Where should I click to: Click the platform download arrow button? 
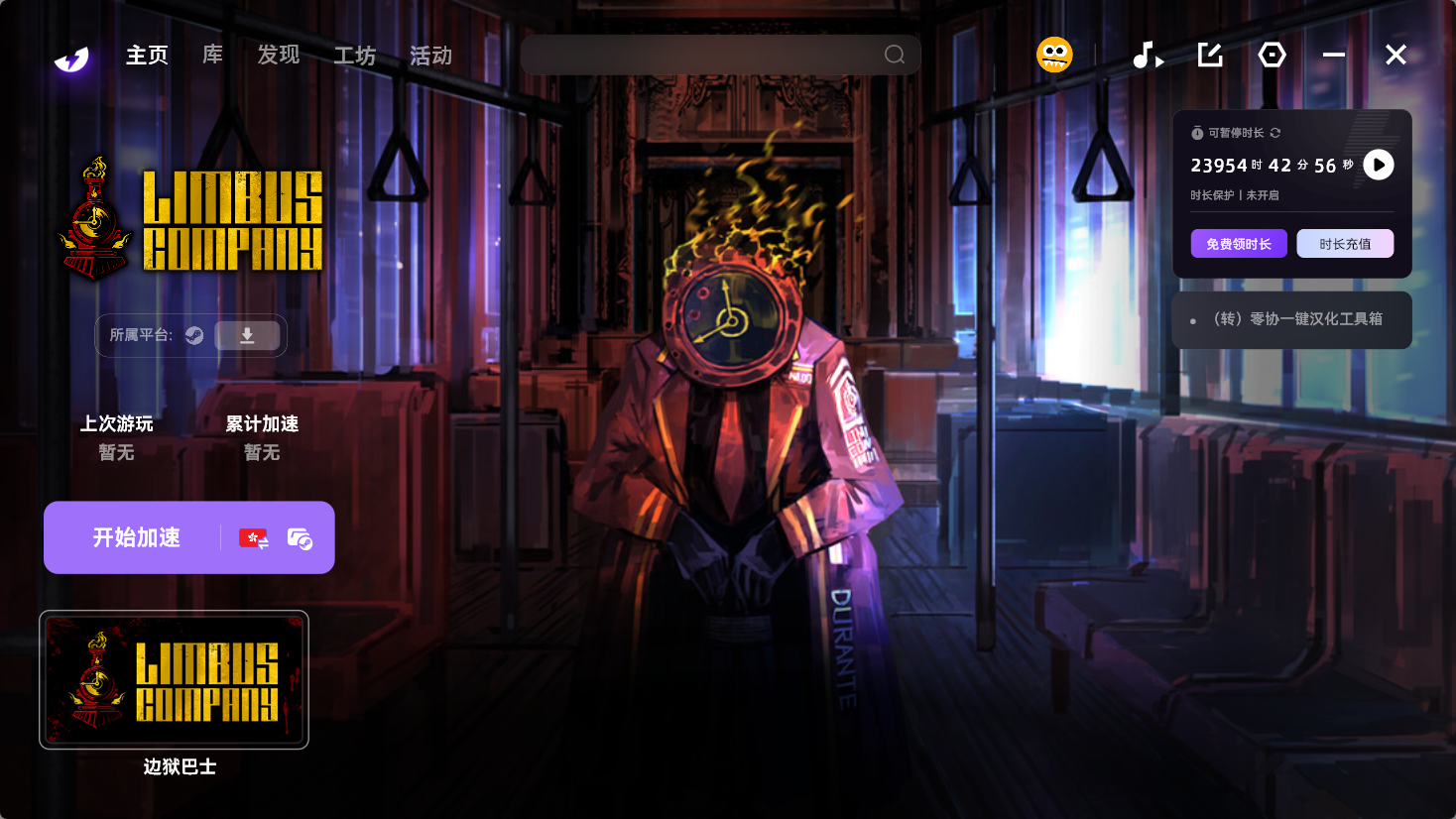click(x=247, y=336)
